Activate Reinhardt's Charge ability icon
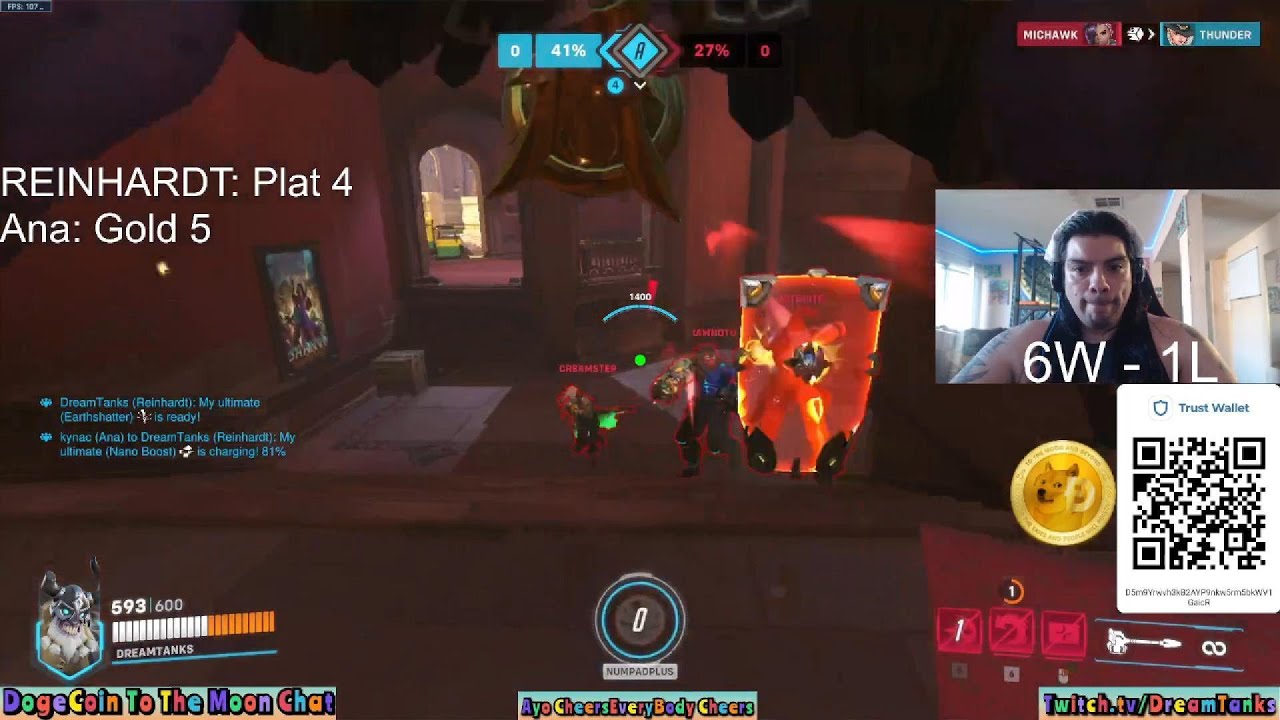This screenshot has width=1280, height=720. pos(959,631)
